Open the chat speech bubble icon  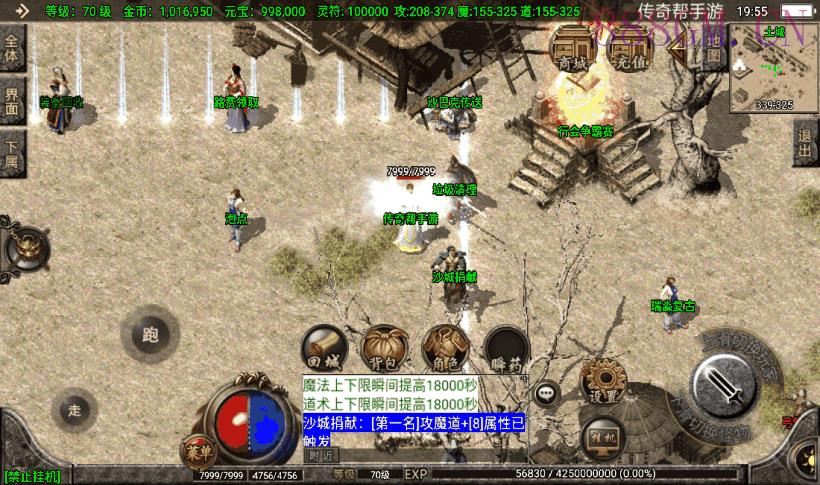pyautogui.click(x=546, y=393)
